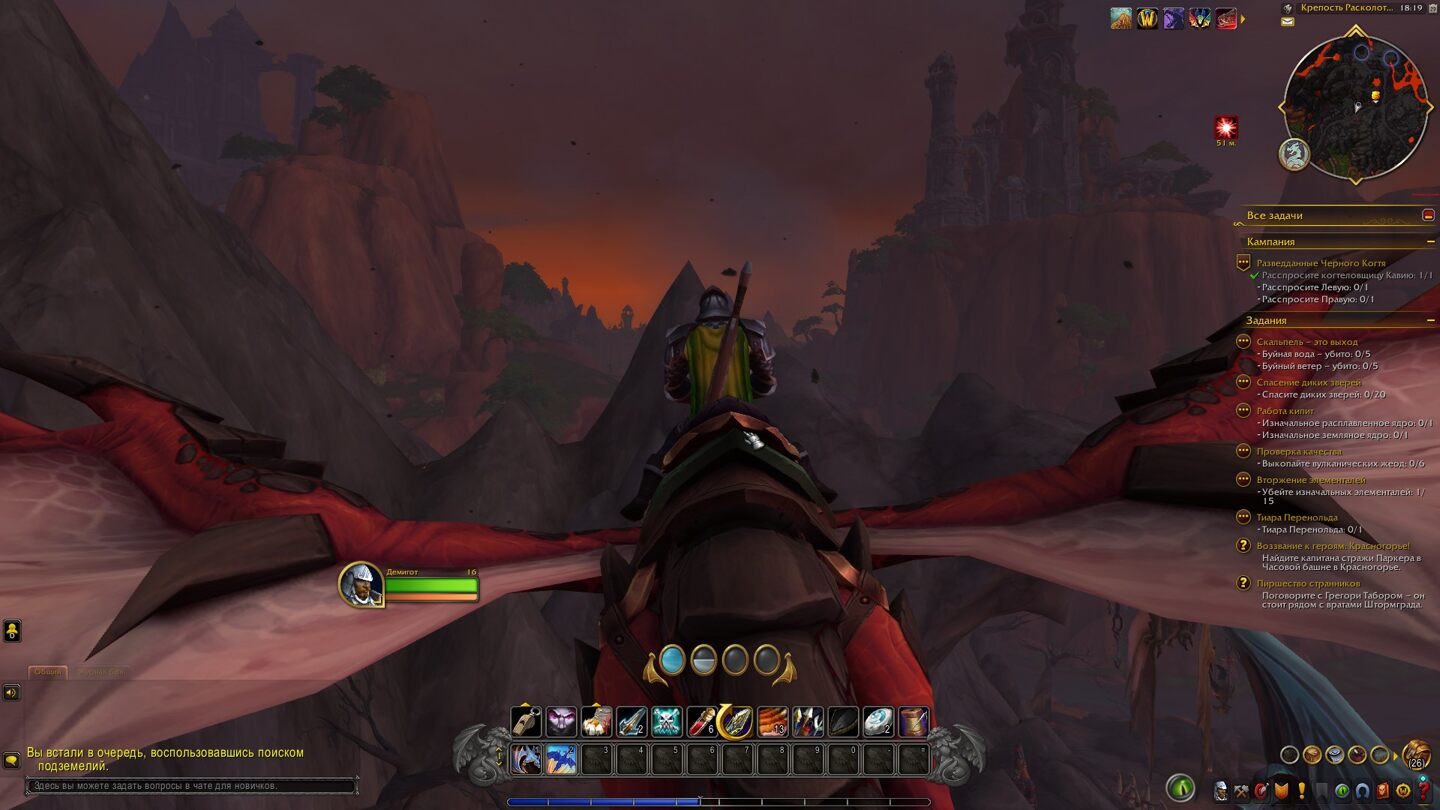This screenshot has height=810, width=1440.
Task: Open the mail envelope notification
Action: tap(1287, 21)
